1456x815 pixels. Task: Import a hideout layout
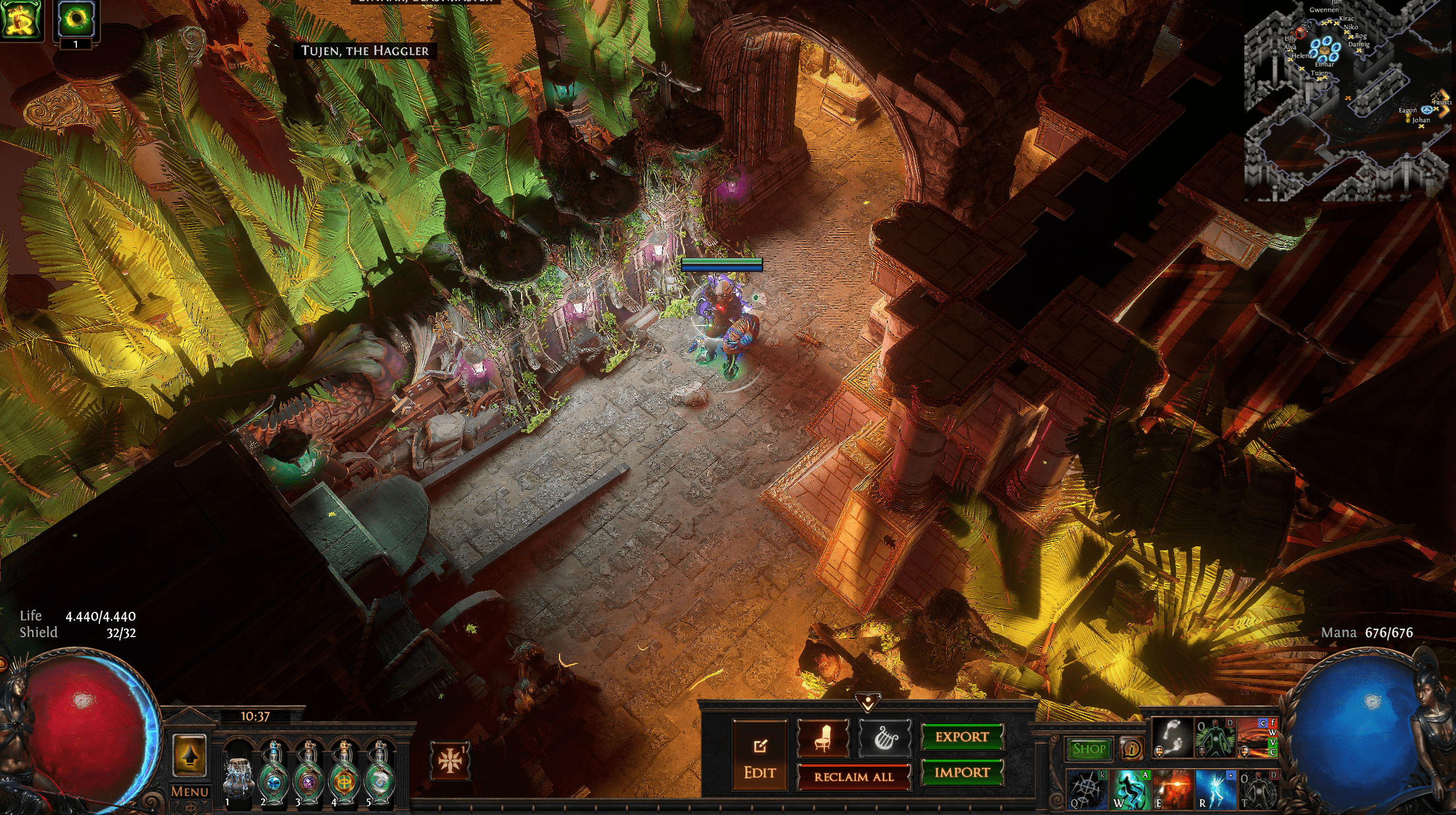click(962, 773)
